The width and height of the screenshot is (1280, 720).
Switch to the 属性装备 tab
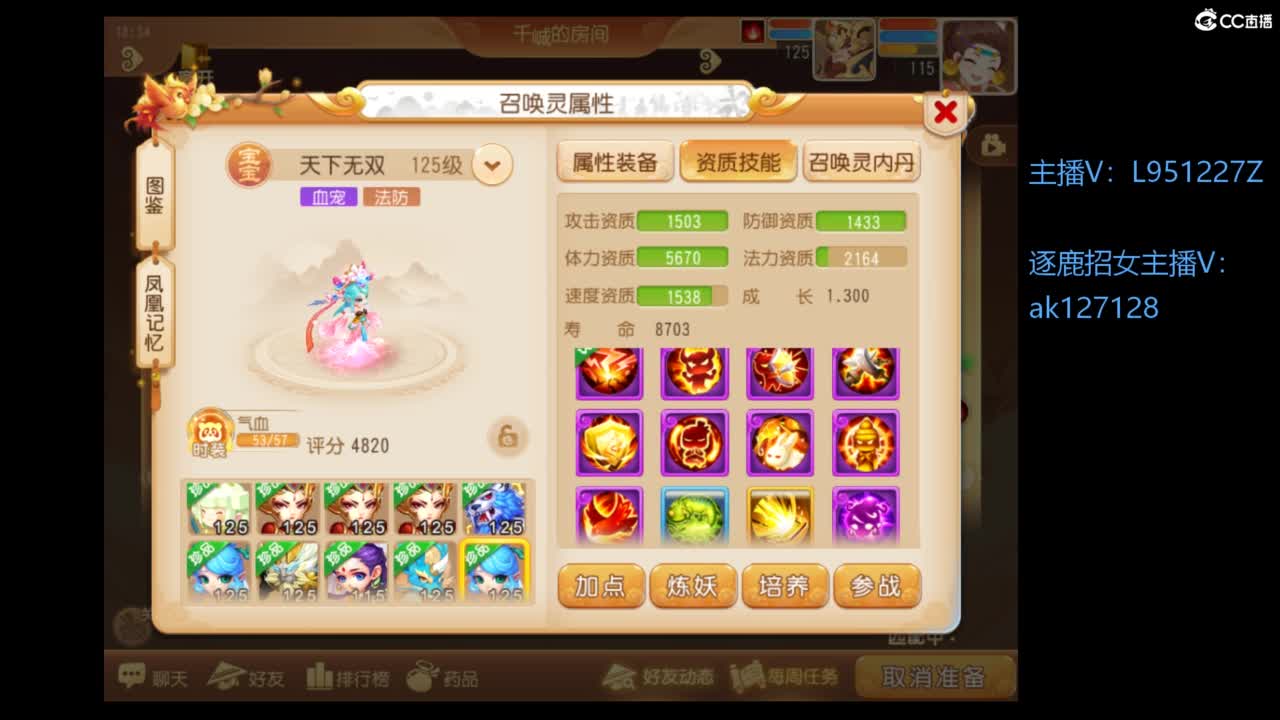(616, 163)
